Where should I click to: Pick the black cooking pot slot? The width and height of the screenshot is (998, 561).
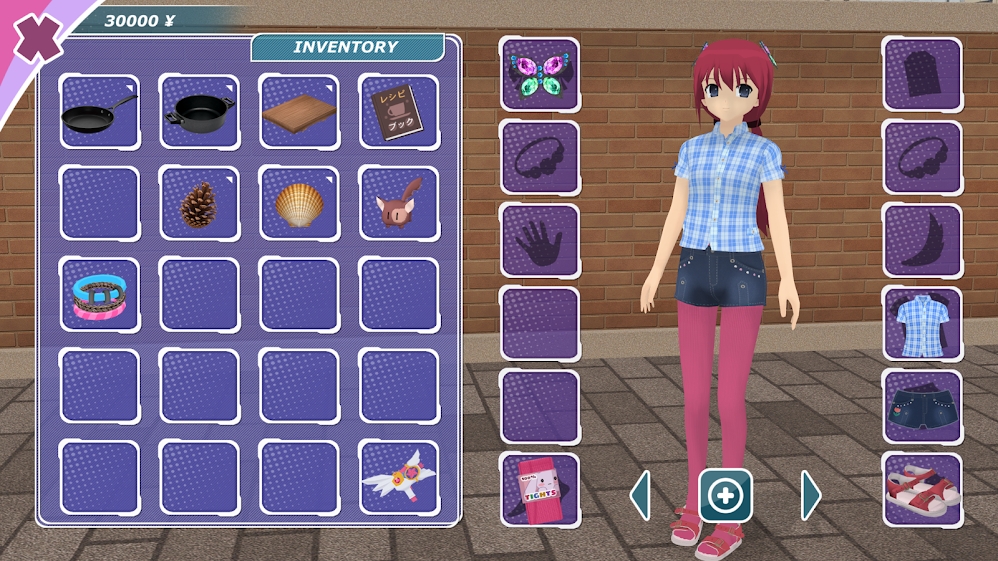pos(199,112)
